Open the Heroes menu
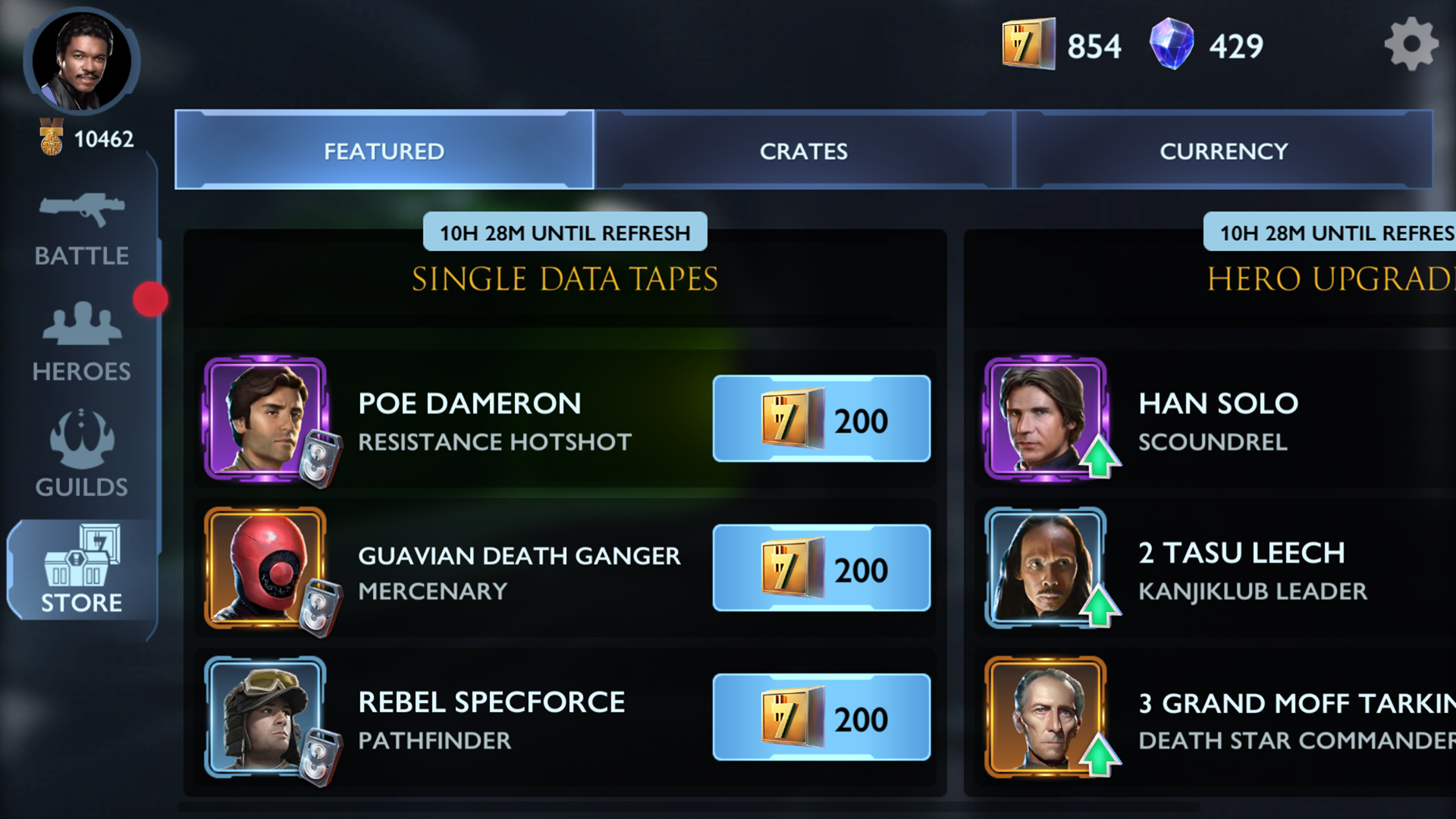This screenshot has height=819, width=1456. click(x=82, y=341)
